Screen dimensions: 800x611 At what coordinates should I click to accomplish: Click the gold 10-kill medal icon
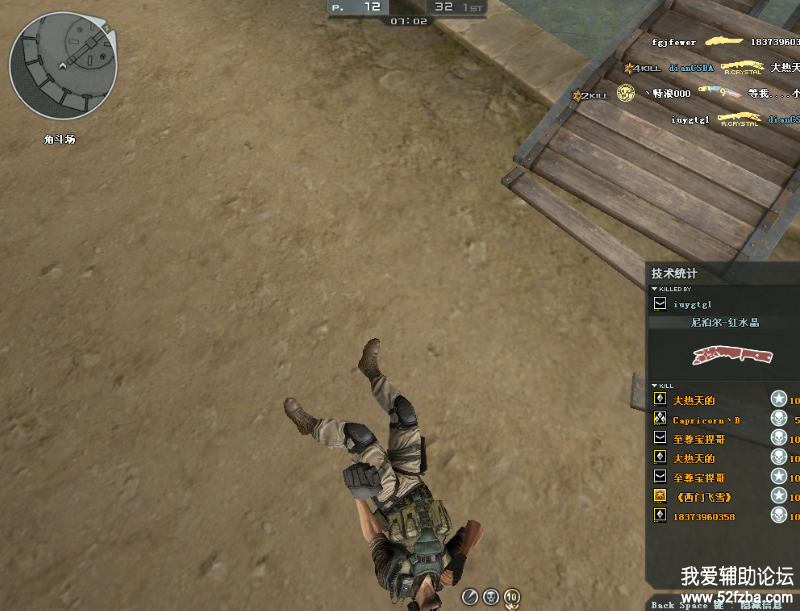512,596
